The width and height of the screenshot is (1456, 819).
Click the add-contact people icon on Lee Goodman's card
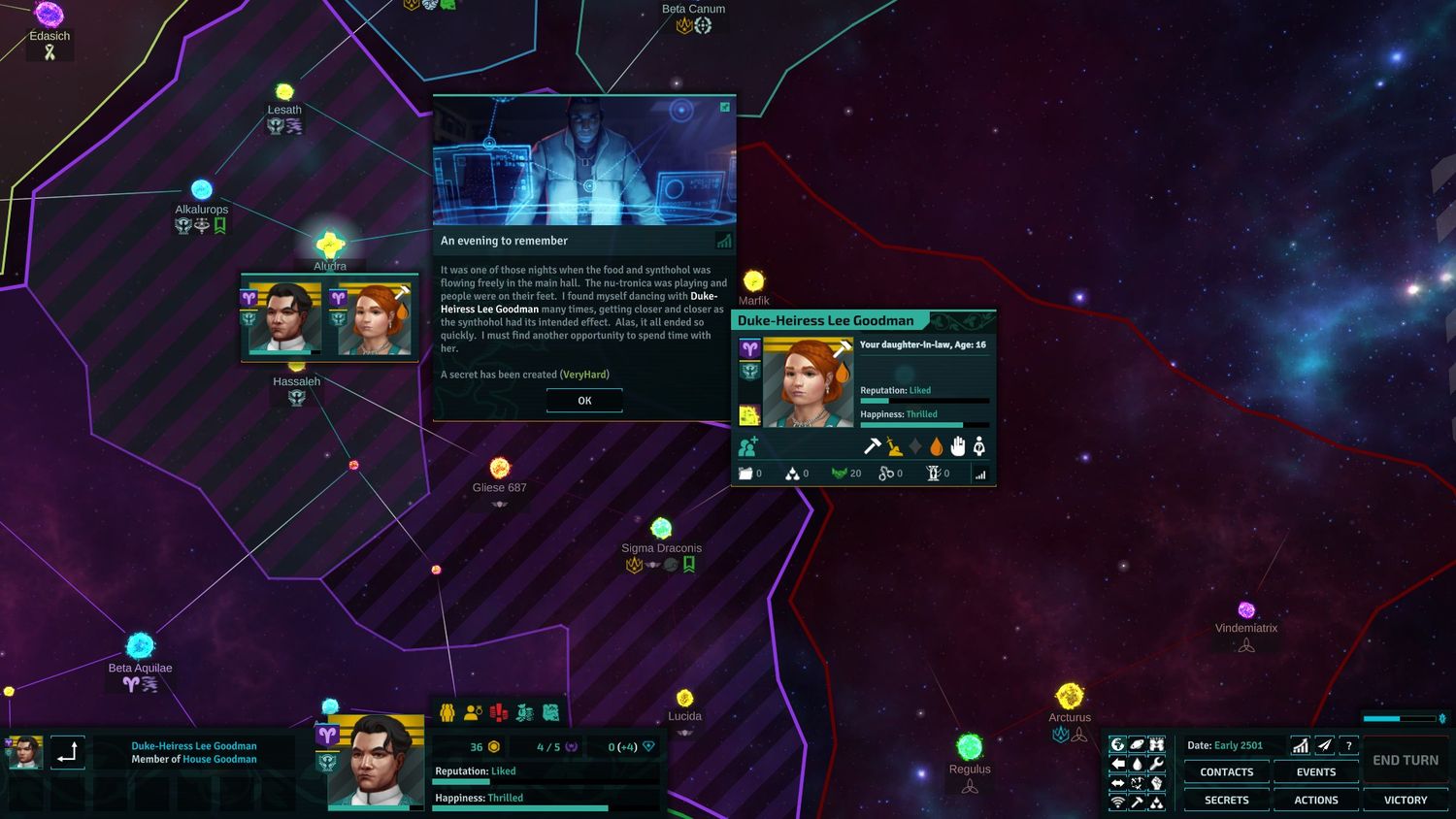point(747,446)
